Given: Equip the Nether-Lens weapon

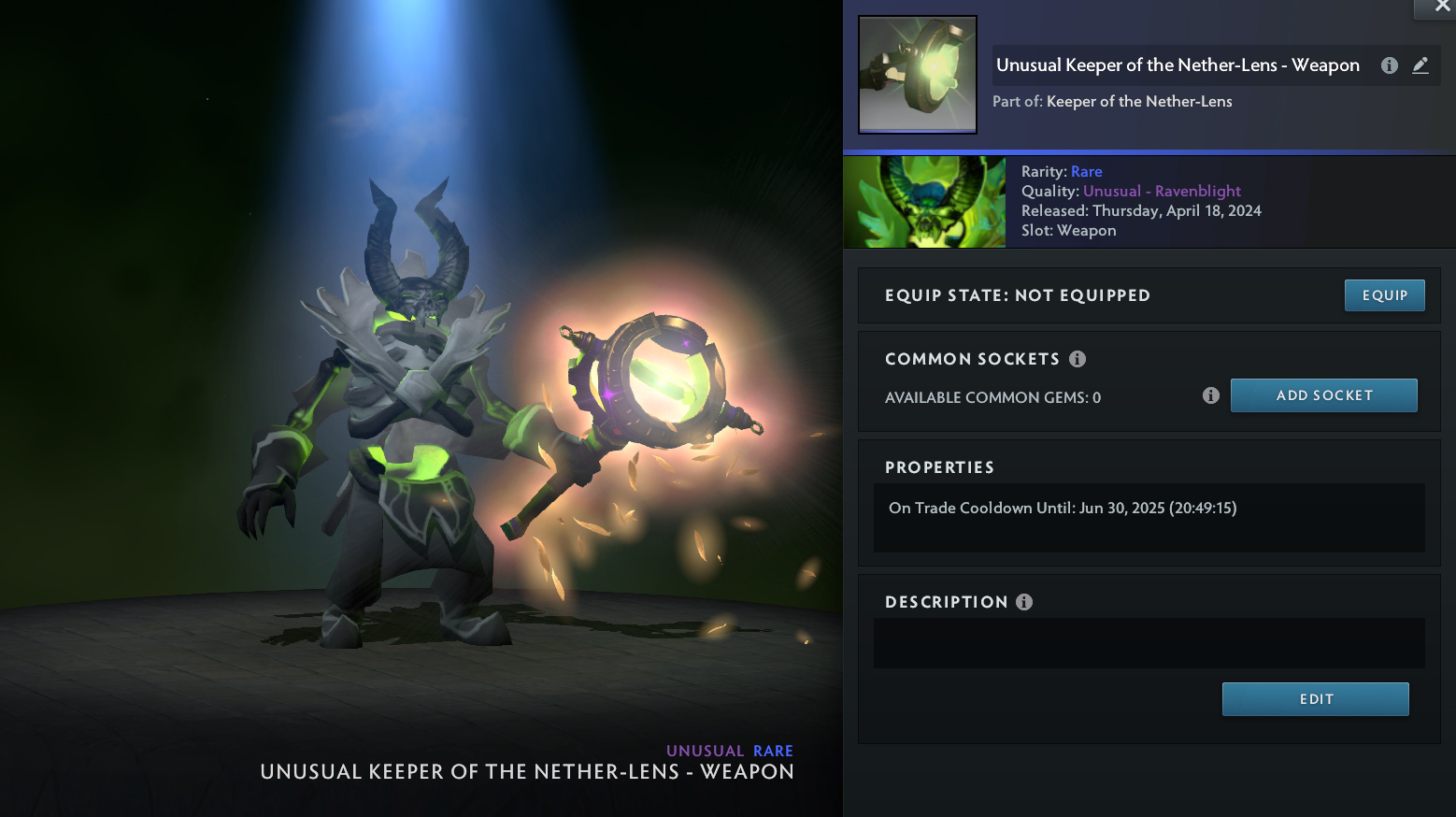Looking at the screenshot, I should point(1384,295).
